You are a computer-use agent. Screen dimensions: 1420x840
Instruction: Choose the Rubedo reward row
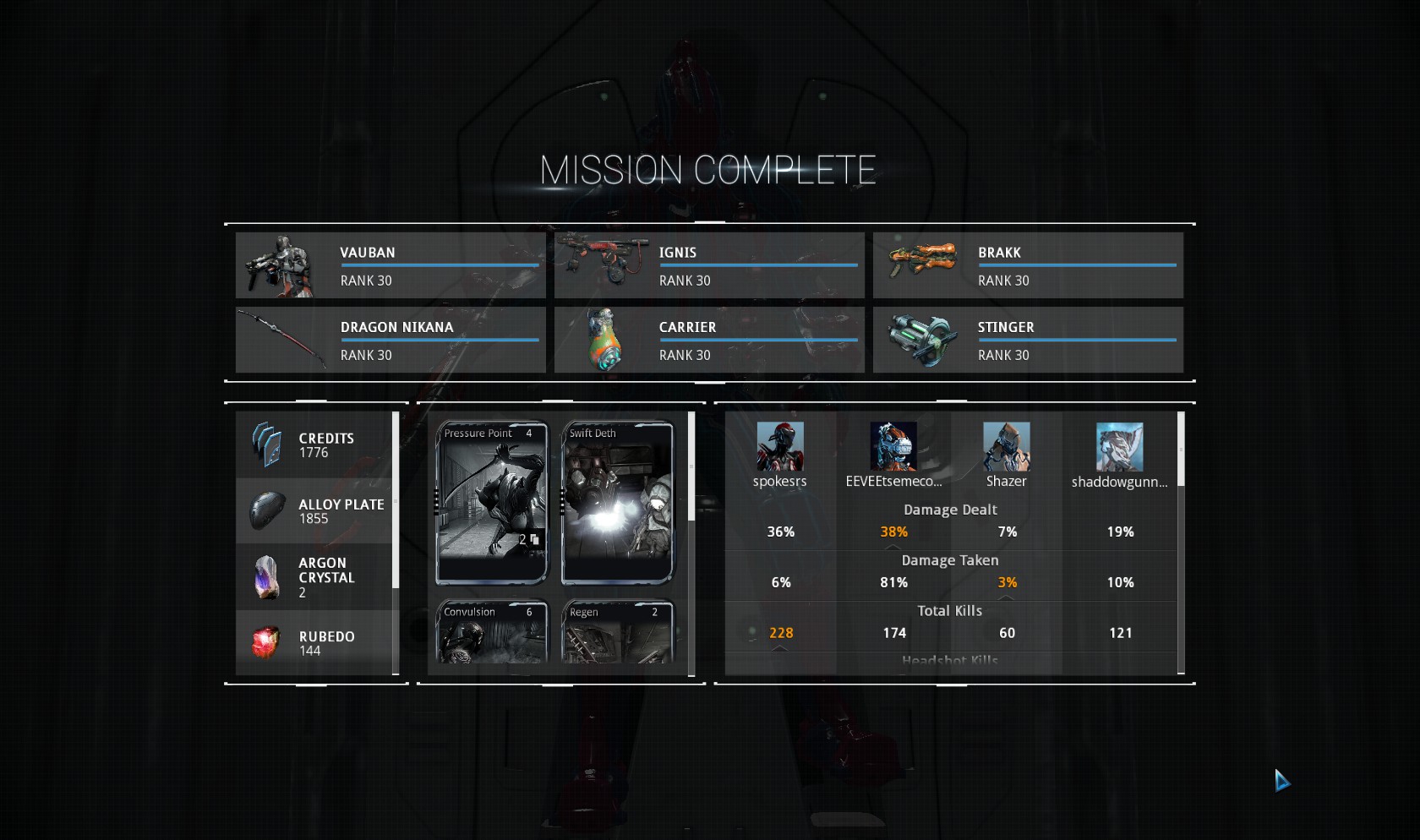[x=314, y=642]
